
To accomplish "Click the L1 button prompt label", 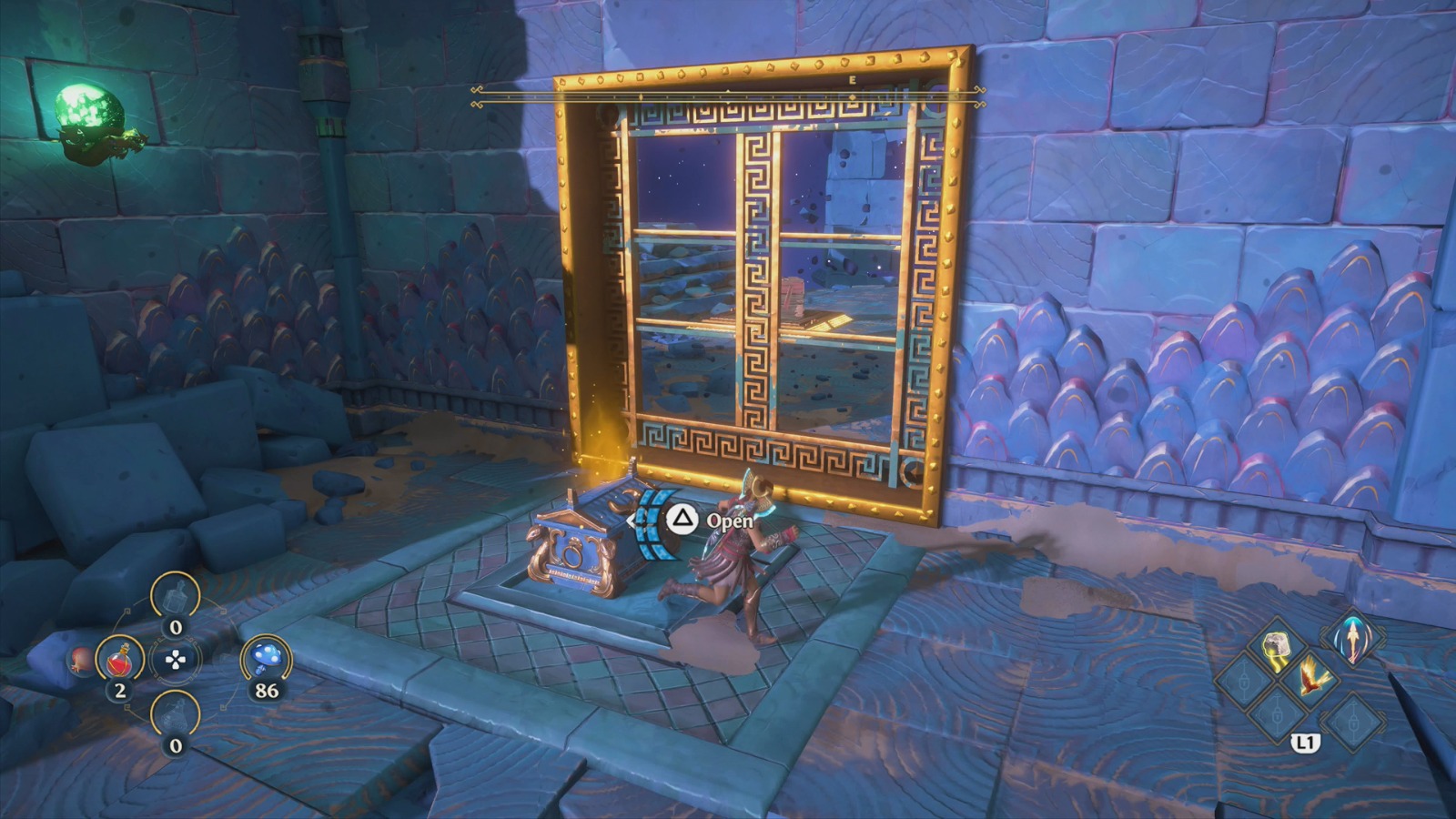I will [x=1307, y=742].
